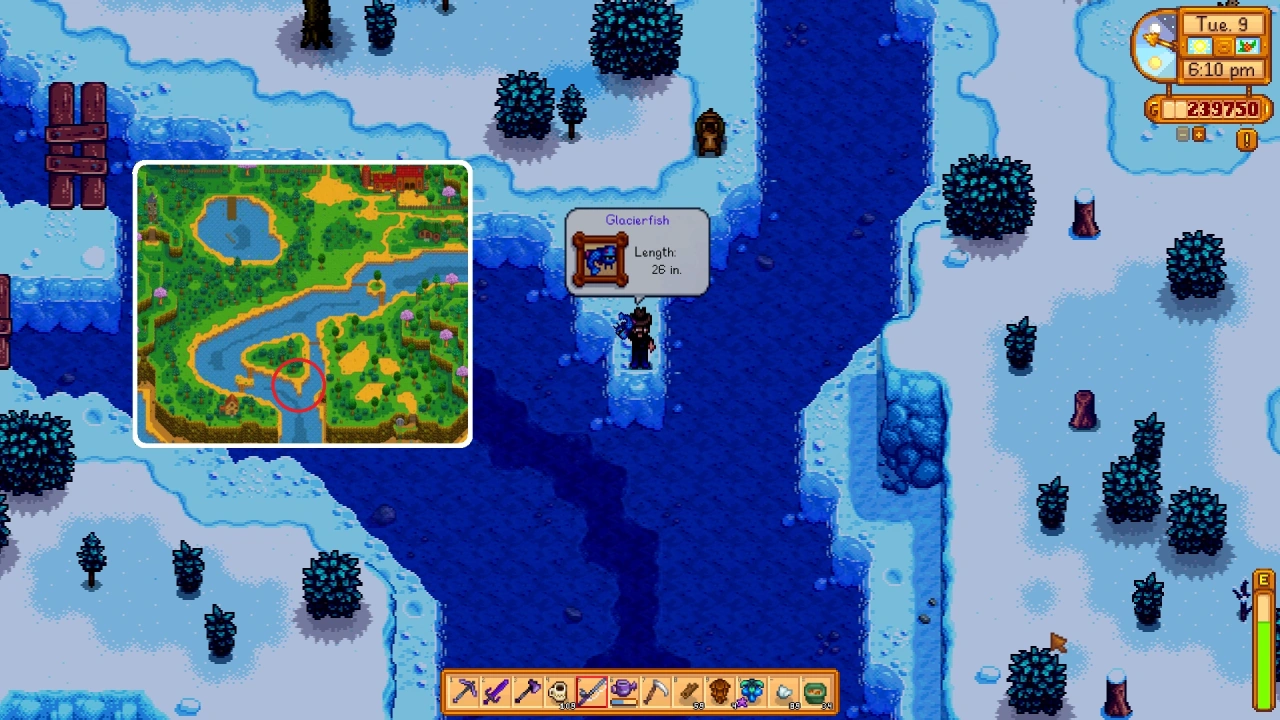The image size is (1280, 720).
Task: Select the green bait container slot
Action: click(816, 691)
